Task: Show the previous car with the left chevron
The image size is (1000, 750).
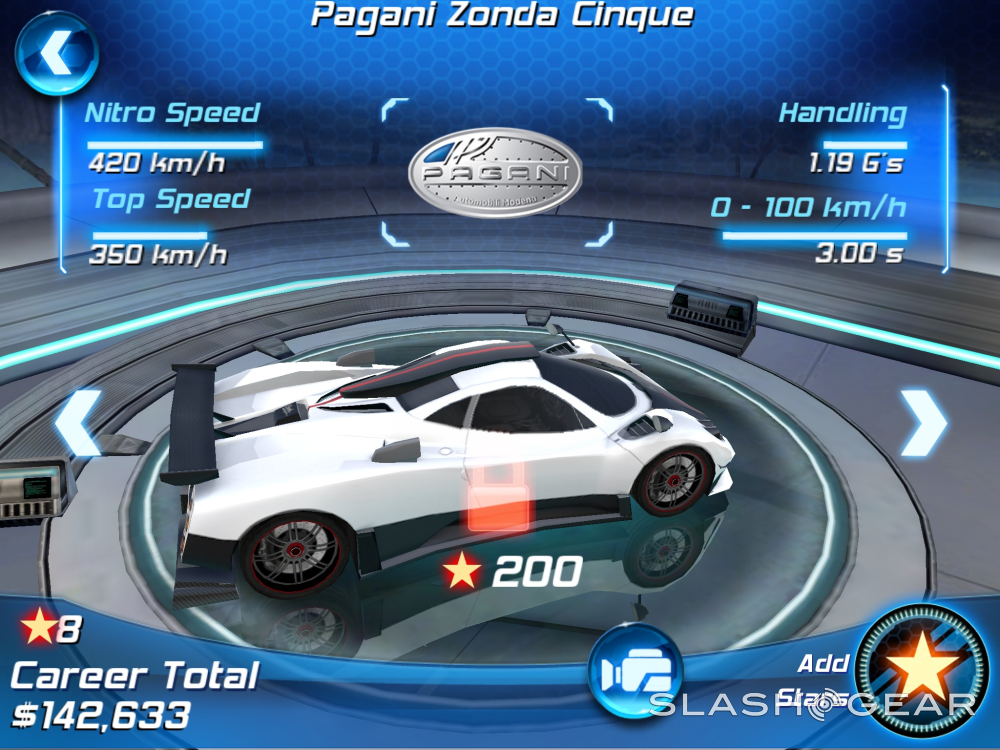Action: click(78, 424)
